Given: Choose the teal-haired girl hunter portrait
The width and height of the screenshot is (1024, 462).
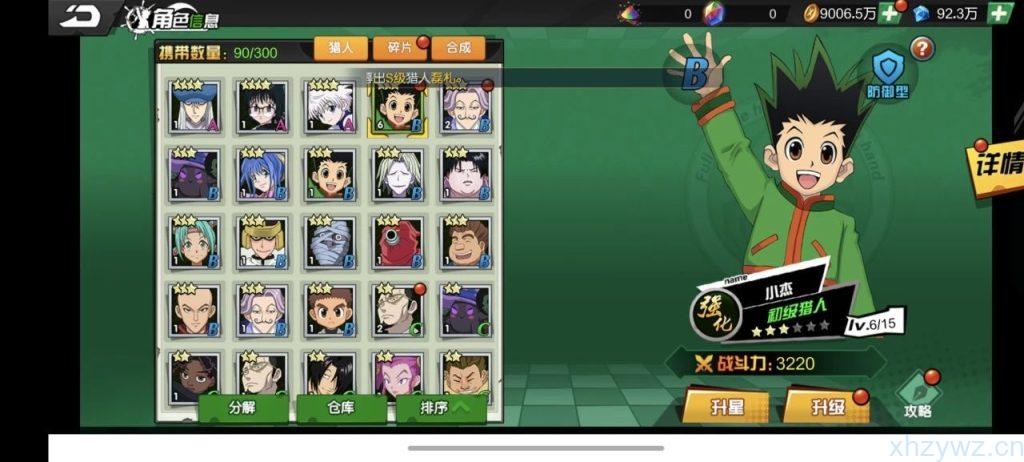Looking at the screenshot, I should (x=194, y=242).
